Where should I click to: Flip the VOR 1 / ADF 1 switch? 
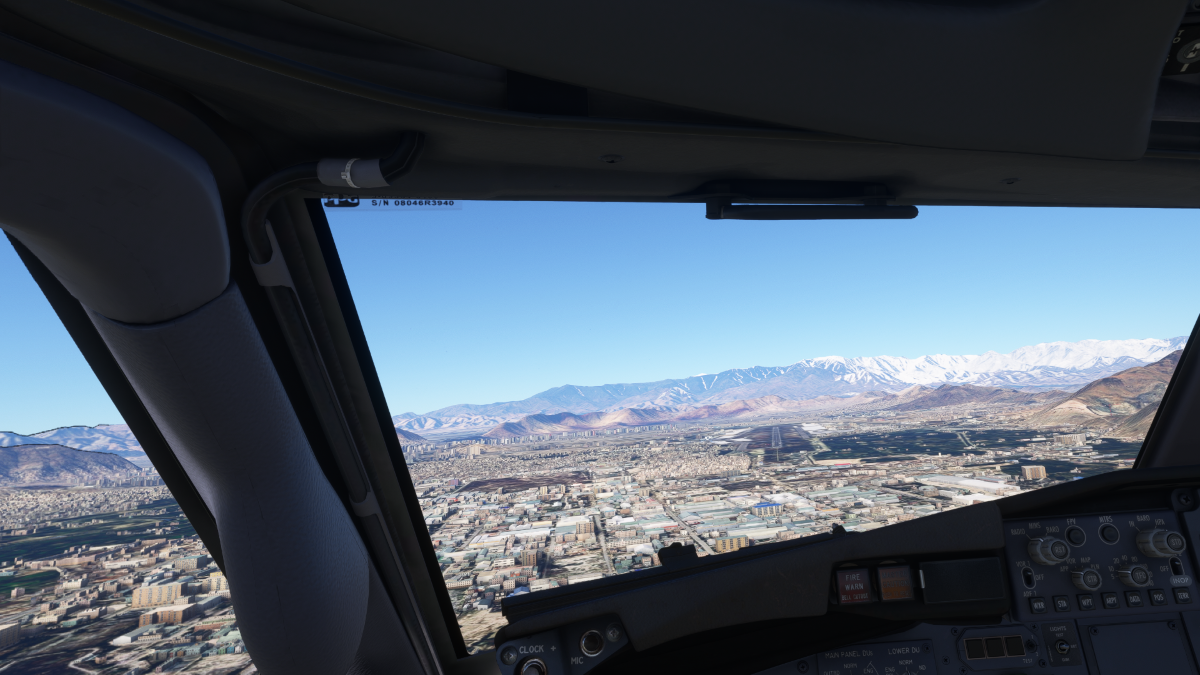coord(1028,577)
